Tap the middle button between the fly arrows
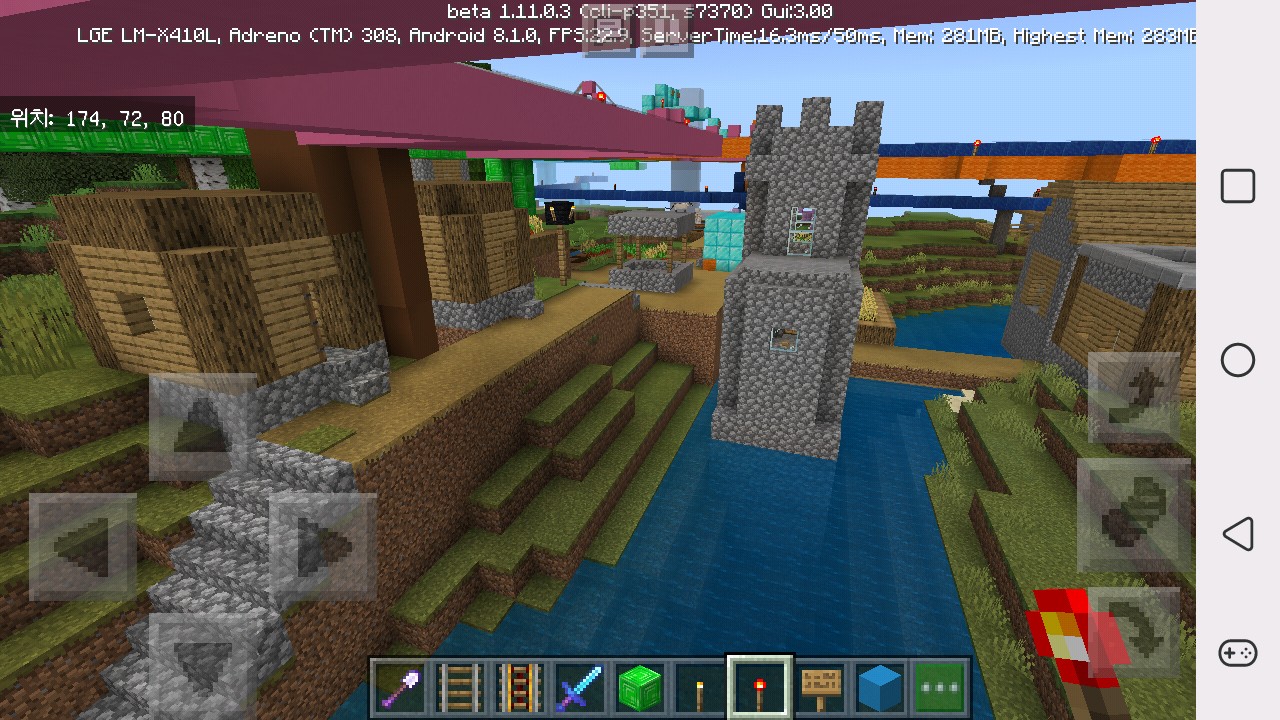The height and width of the screenshot is (720, 1280). (x=1133, y=515)
